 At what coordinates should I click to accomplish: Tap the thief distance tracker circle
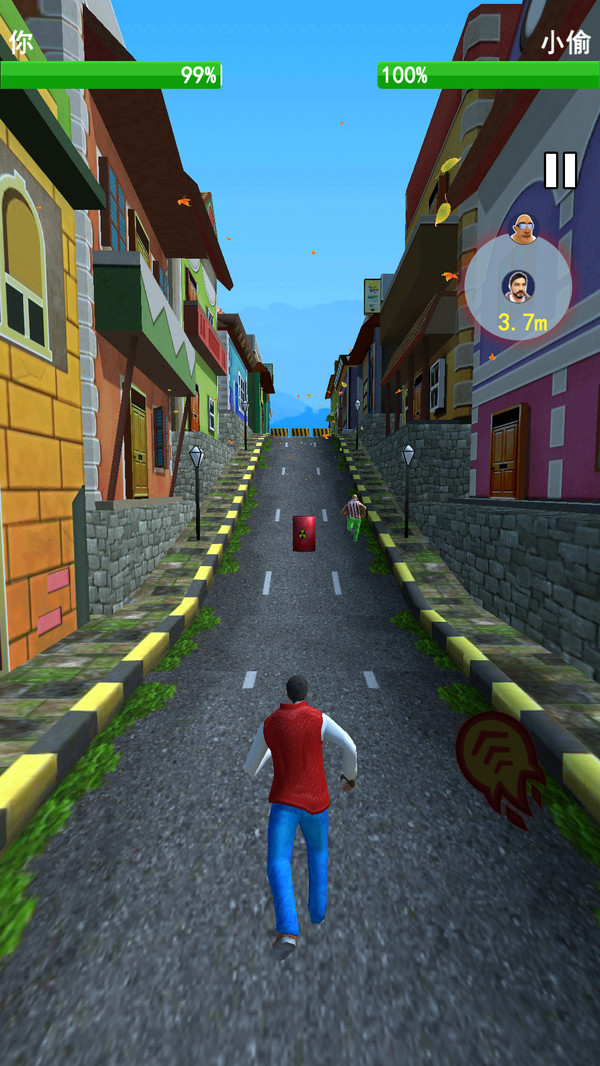(x=518, y=287)
